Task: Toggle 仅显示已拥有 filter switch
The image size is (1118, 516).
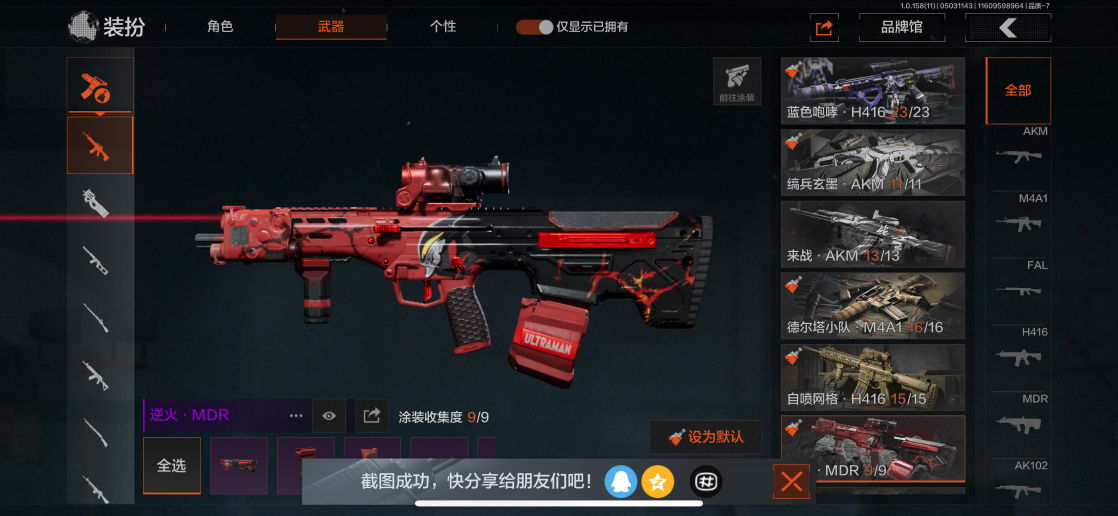Action: point(535,27)
